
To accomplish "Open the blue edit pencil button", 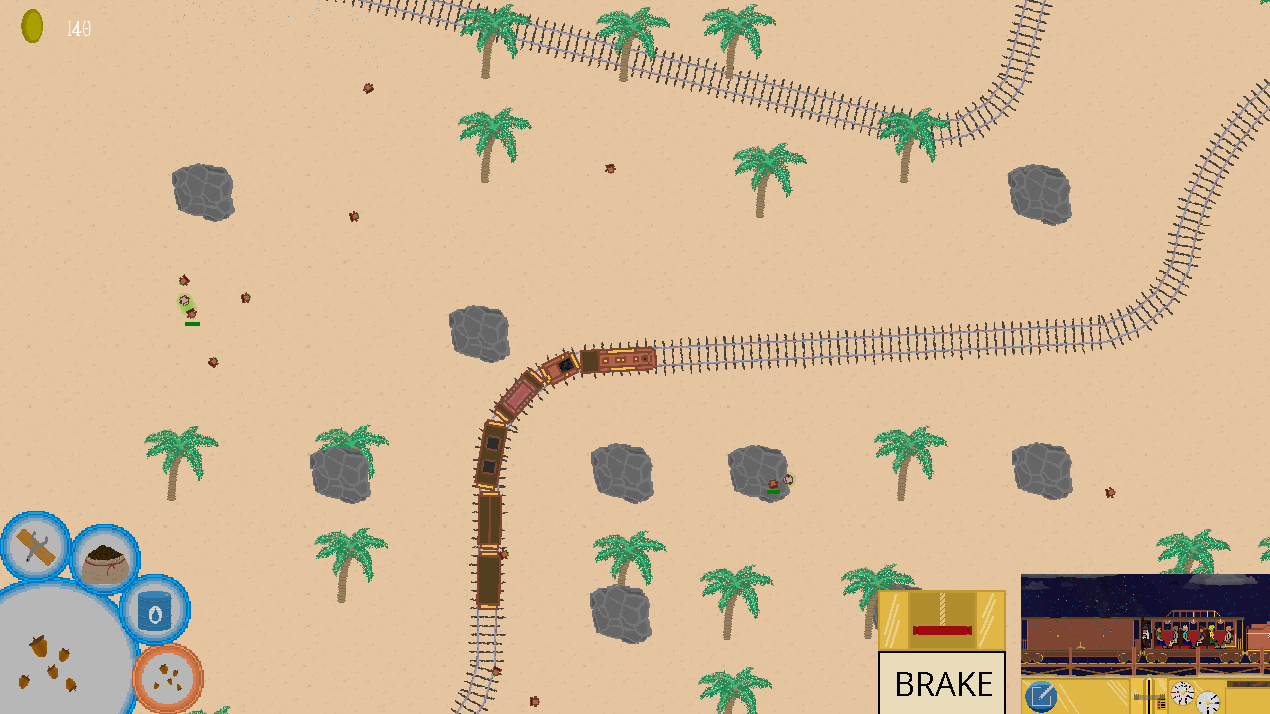I will pyautogui.click(x=1041, y=696).
